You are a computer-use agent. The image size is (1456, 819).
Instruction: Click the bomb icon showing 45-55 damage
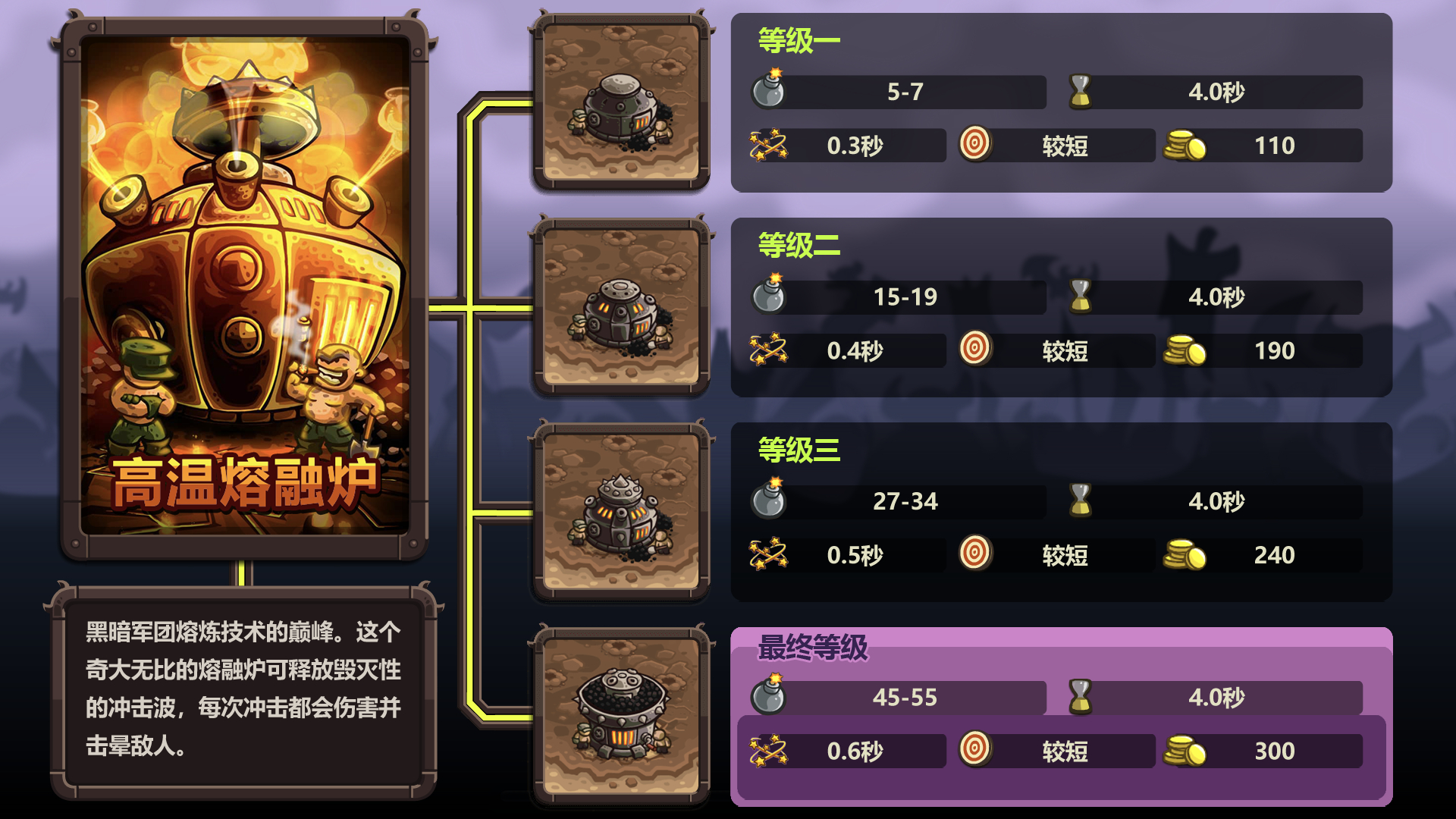769,697
